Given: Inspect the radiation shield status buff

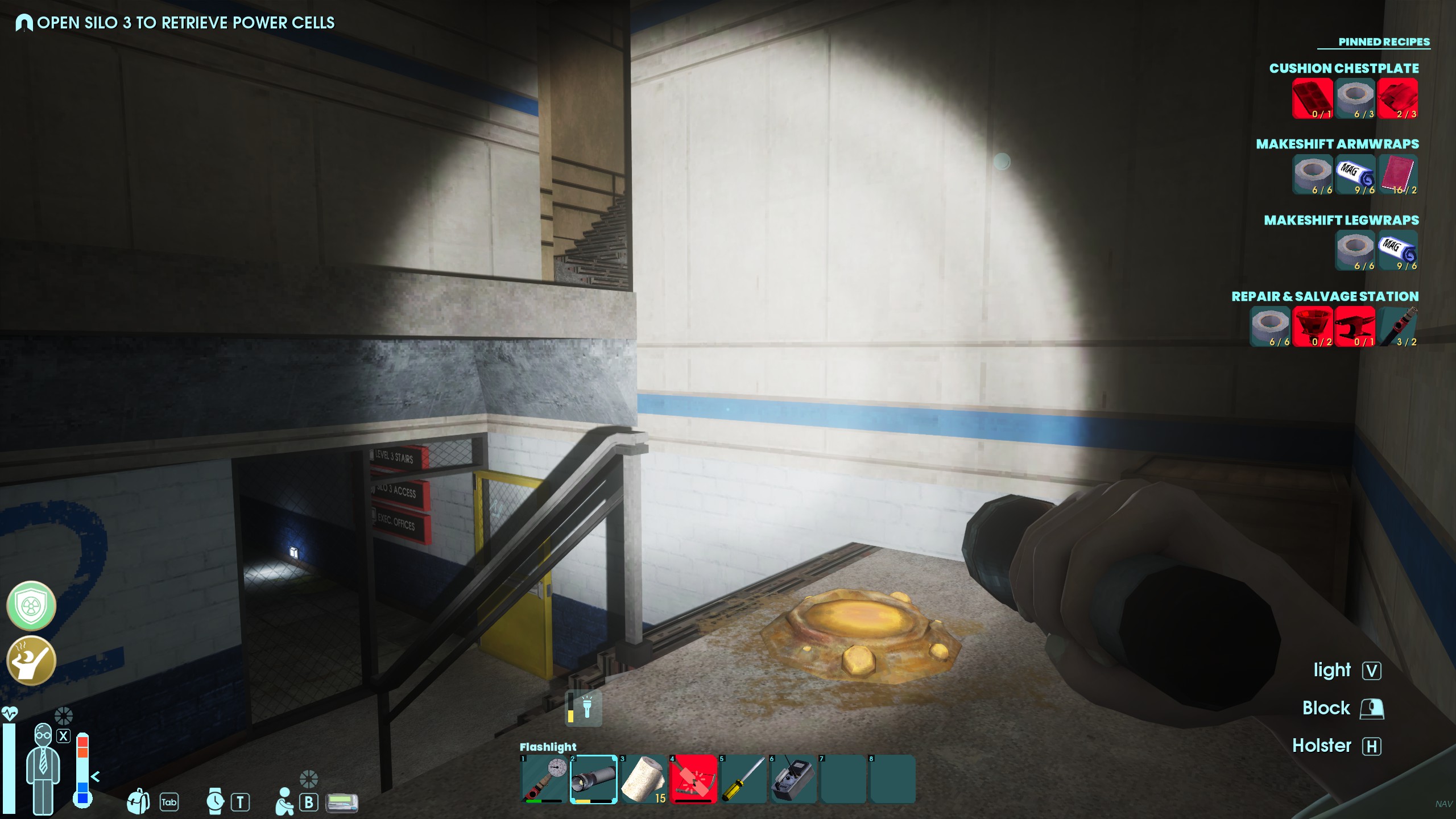Looking at the screenshot, I should (31, 606).
